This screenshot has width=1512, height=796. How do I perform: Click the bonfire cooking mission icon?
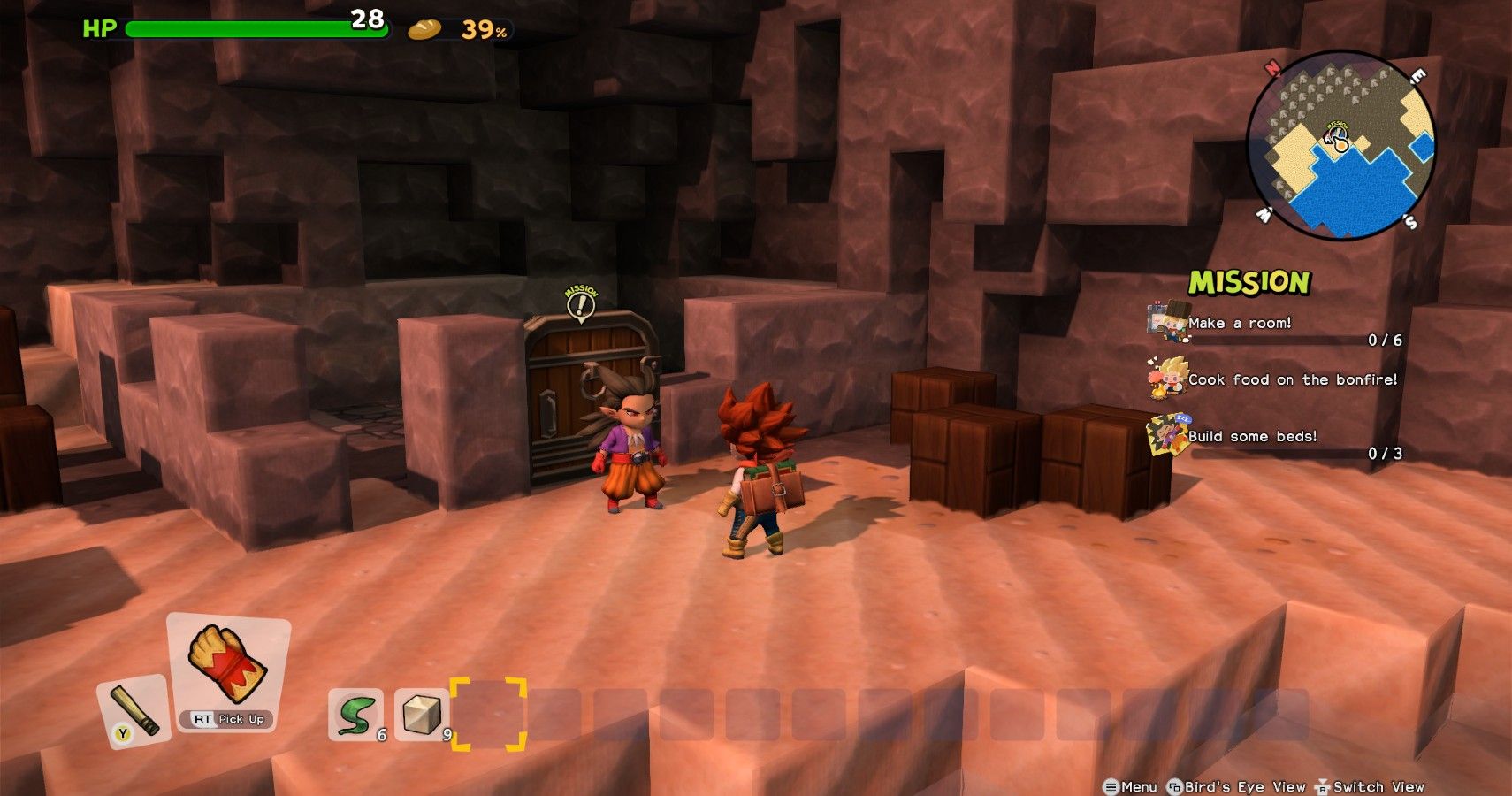click(x=1165, y=378)
